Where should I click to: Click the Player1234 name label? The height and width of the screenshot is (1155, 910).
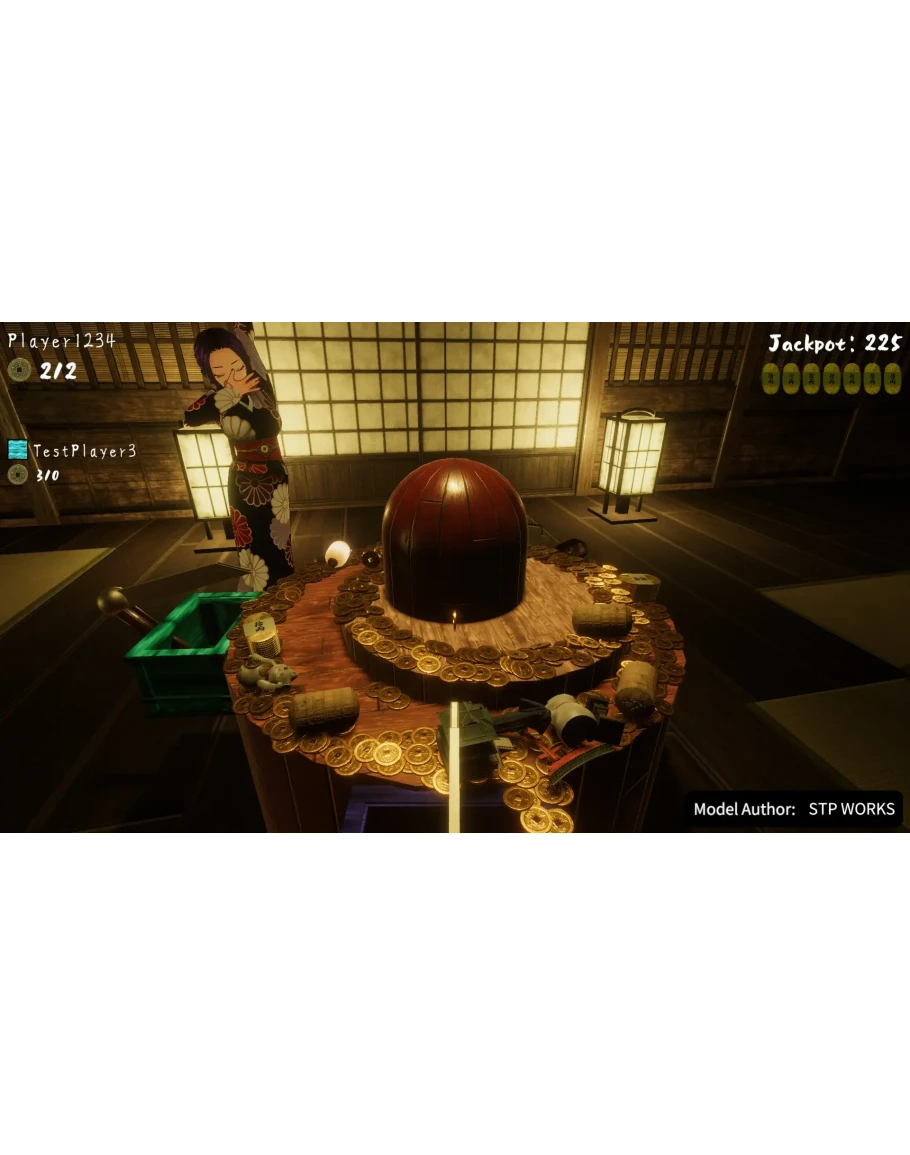point(62,341)
